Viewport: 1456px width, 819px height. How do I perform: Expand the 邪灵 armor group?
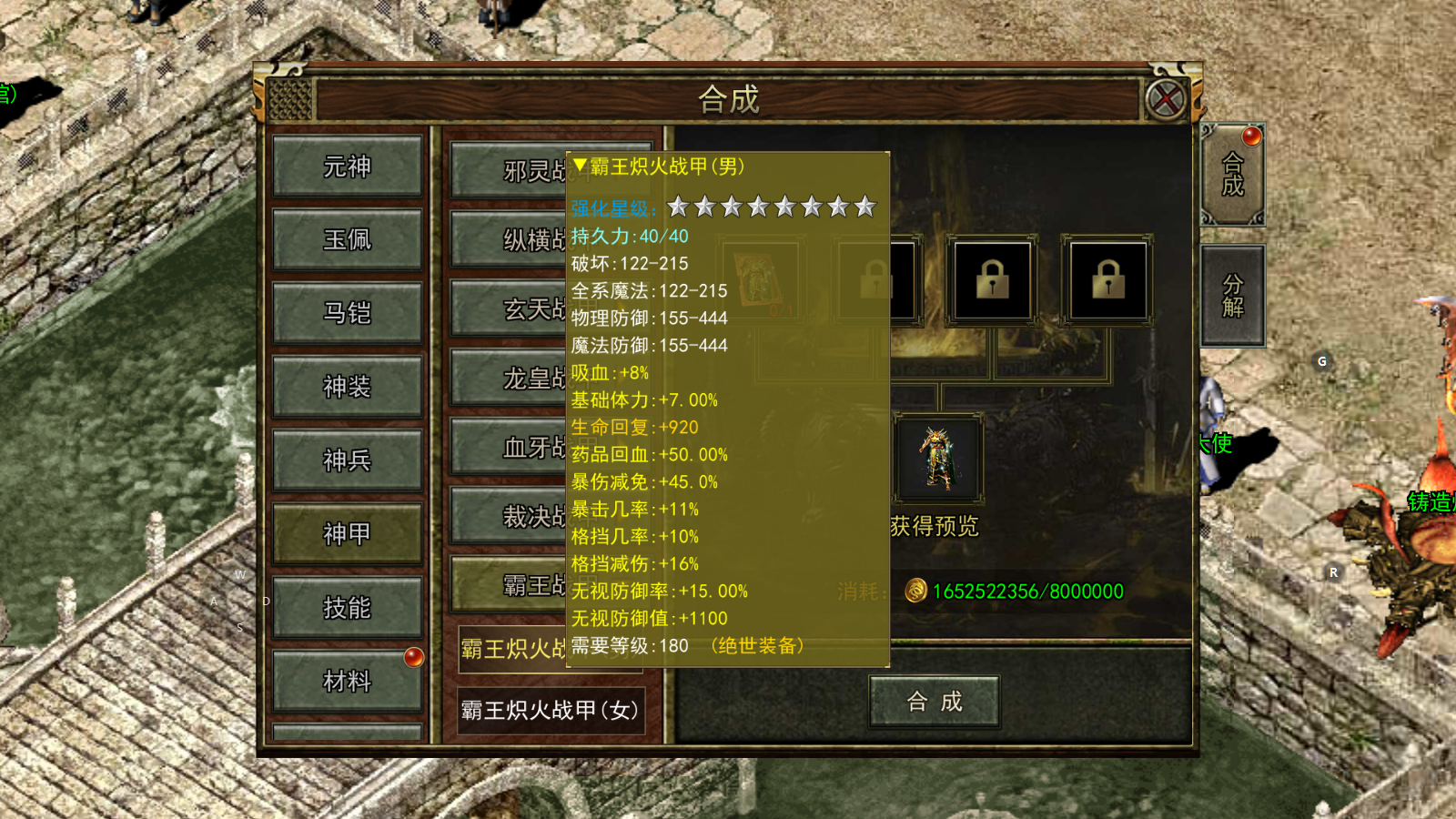coord(510,170)
